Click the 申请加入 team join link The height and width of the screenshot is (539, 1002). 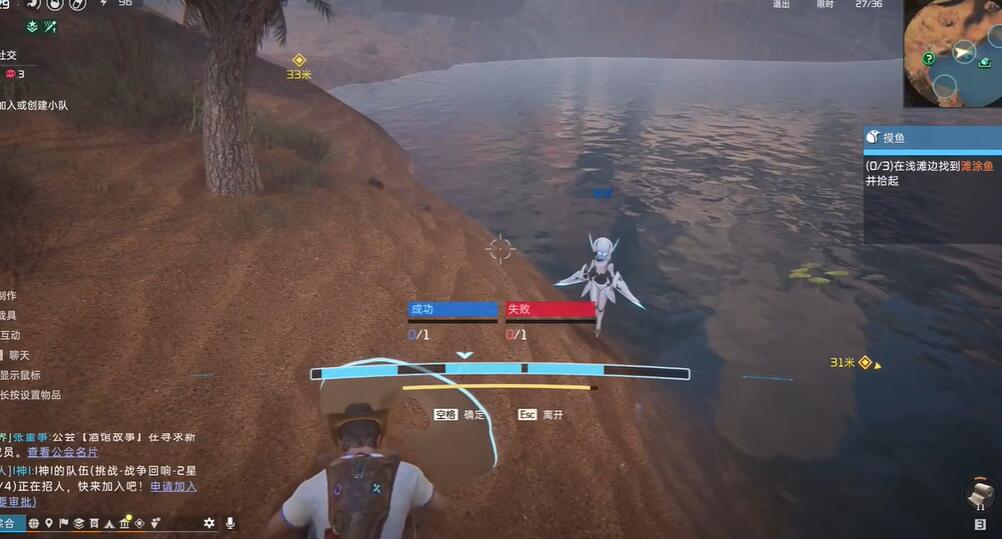point(173,486)
